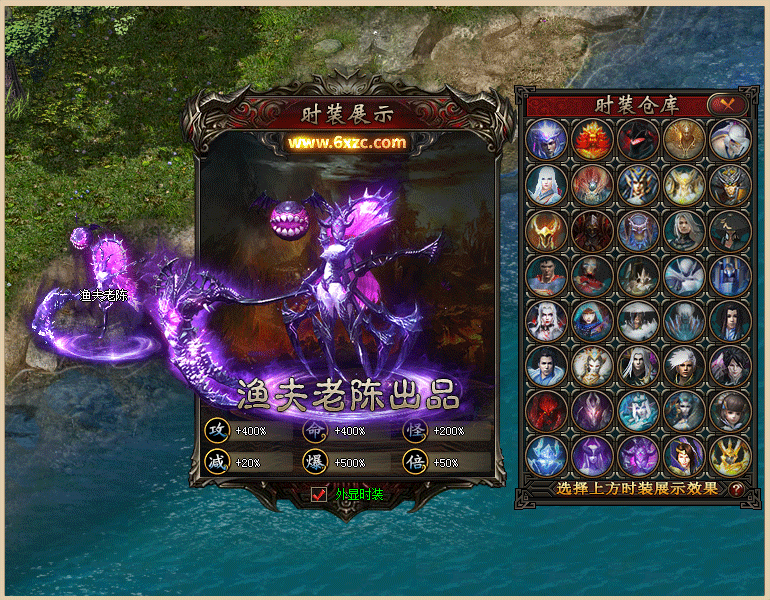Select the fiery red demon costume icon

point(592,140)
